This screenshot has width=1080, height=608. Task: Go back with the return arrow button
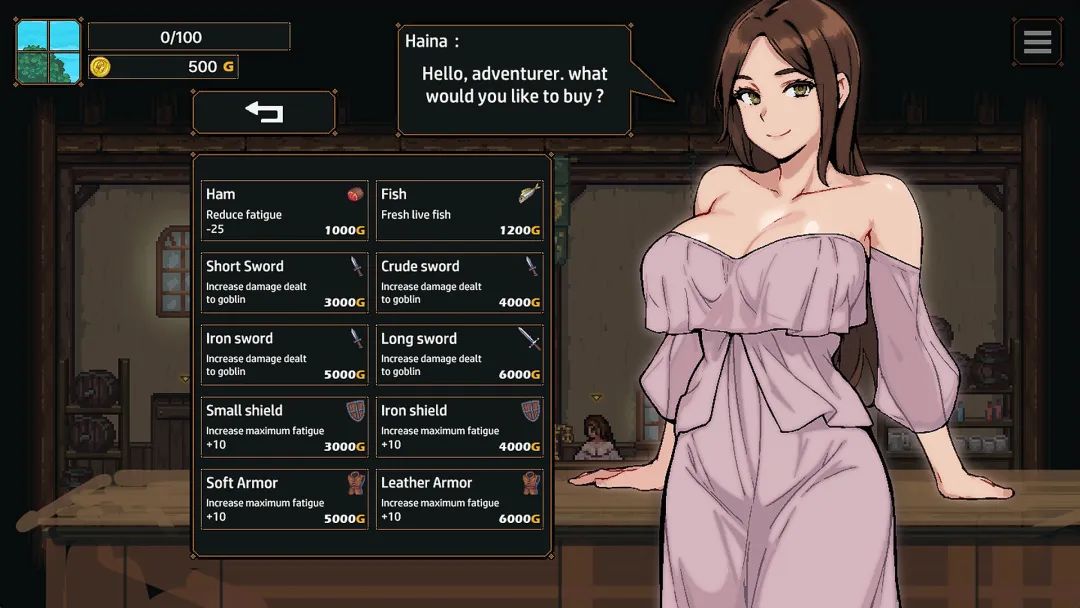264,112
